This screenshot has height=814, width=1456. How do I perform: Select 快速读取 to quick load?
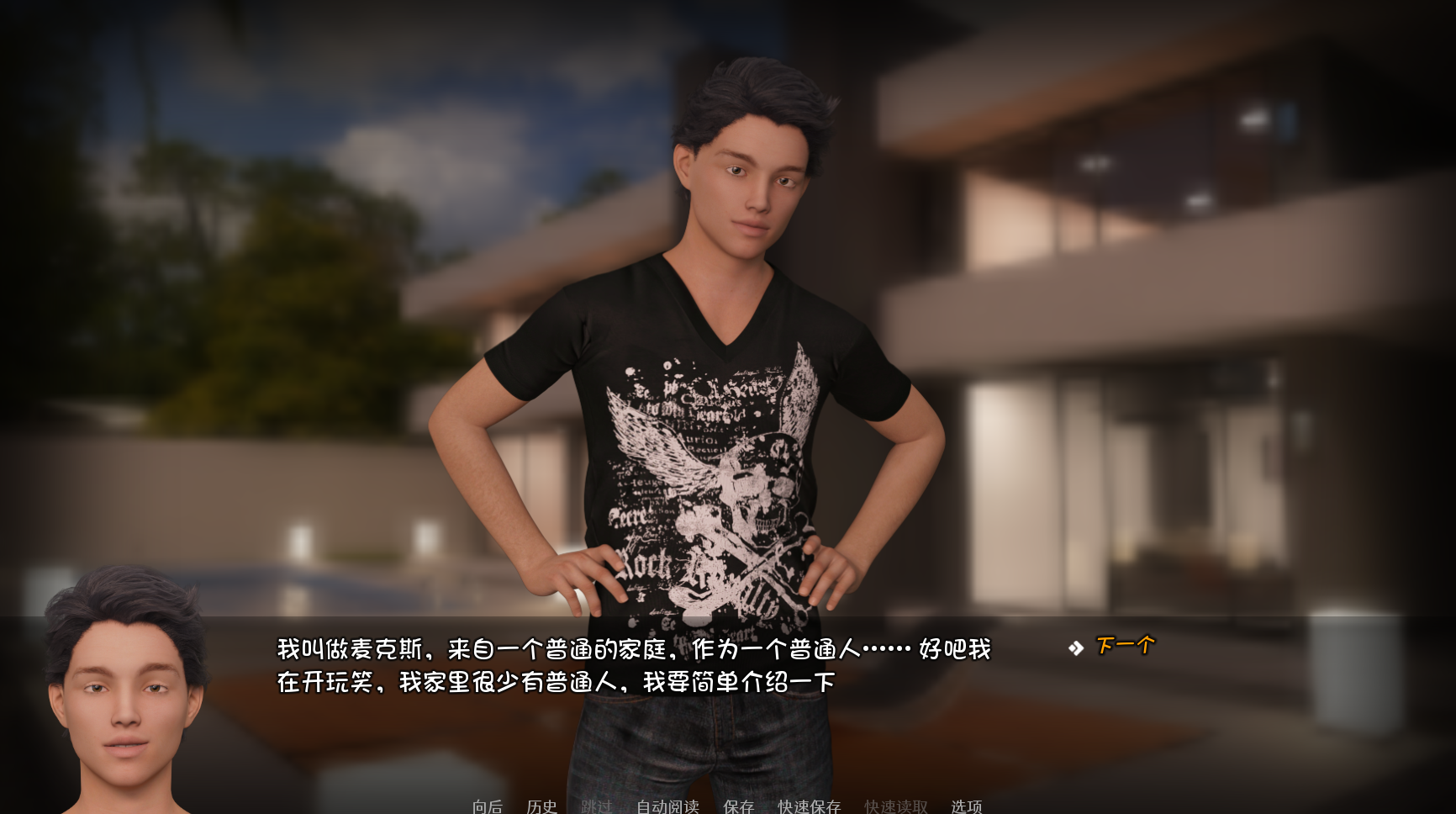click(x=895, y=806)
